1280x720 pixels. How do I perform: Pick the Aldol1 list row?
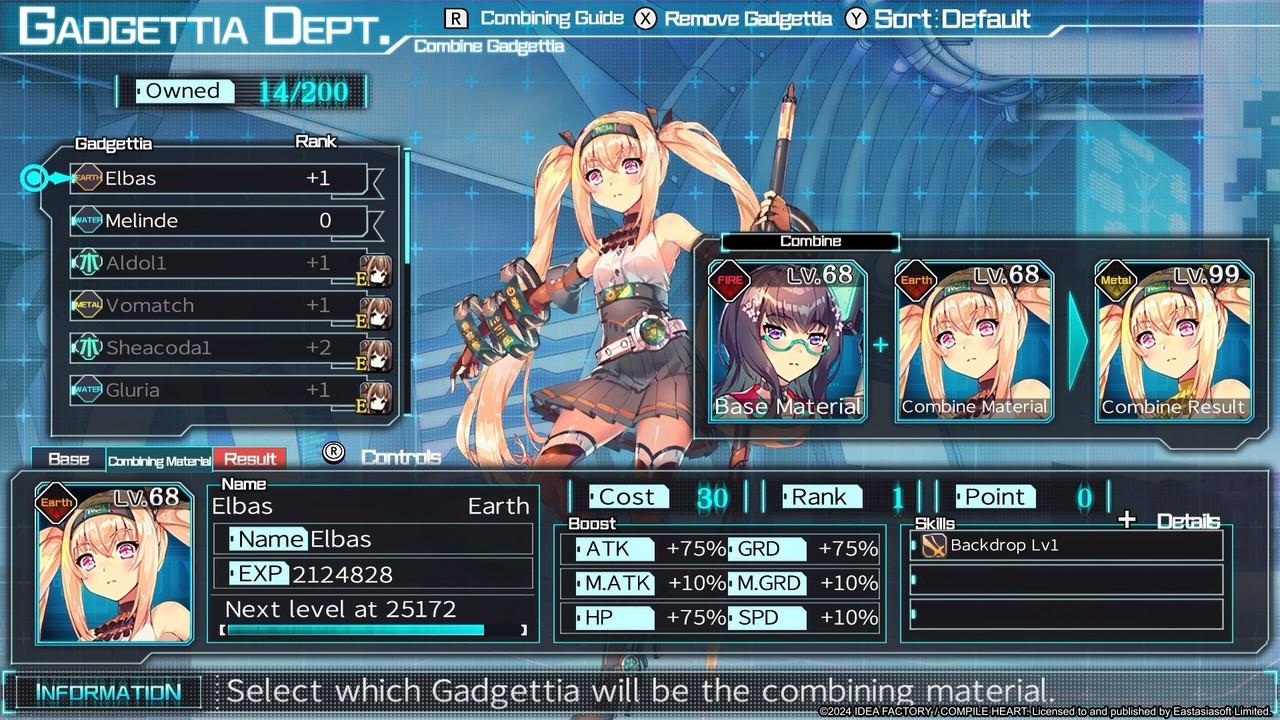click(x=218, y=263)
